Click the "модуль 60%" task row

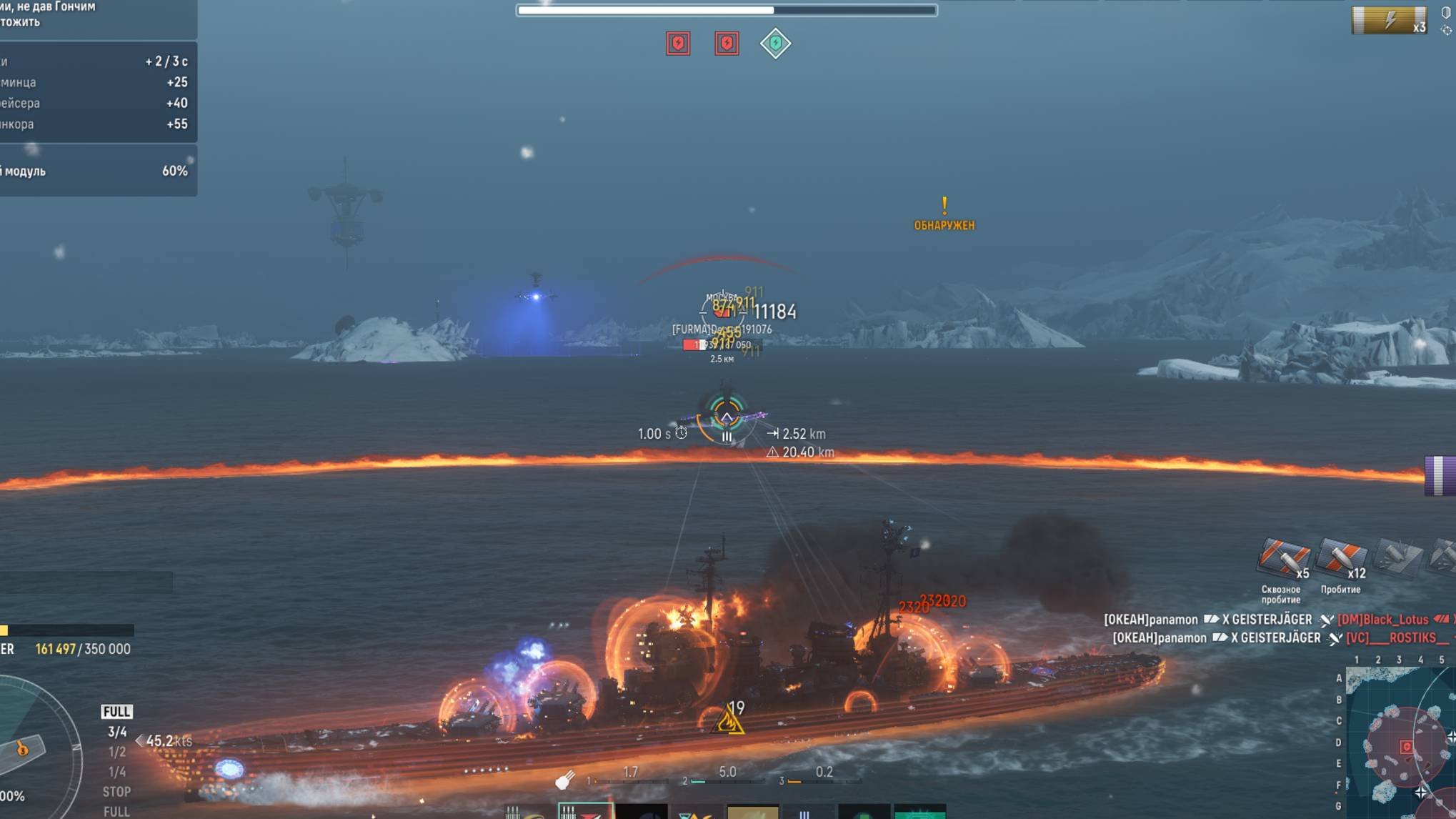click(x=98, y=172)
